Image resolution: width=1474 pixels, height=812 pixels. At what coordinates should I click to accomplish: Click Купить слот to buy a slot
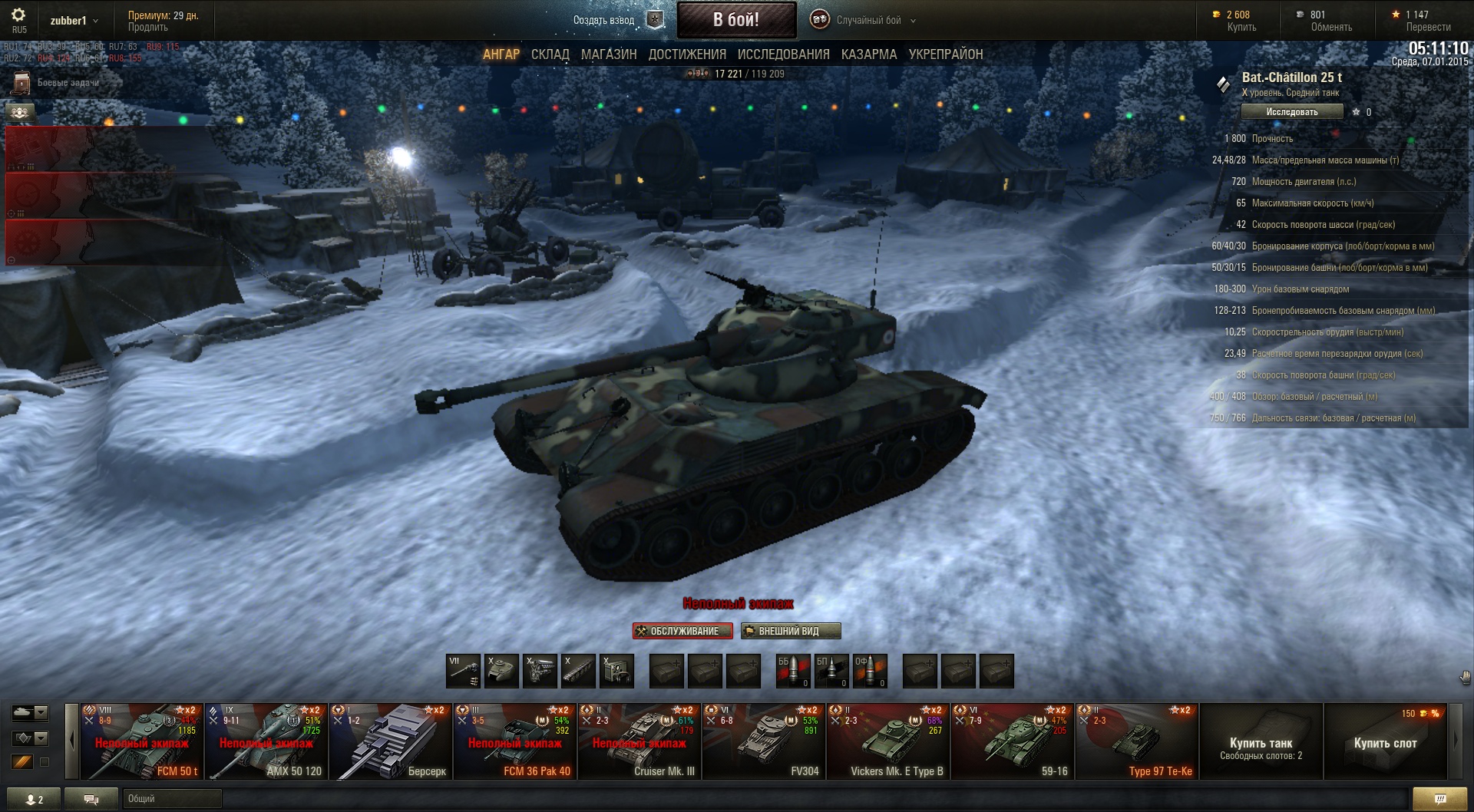point(1385,743)
